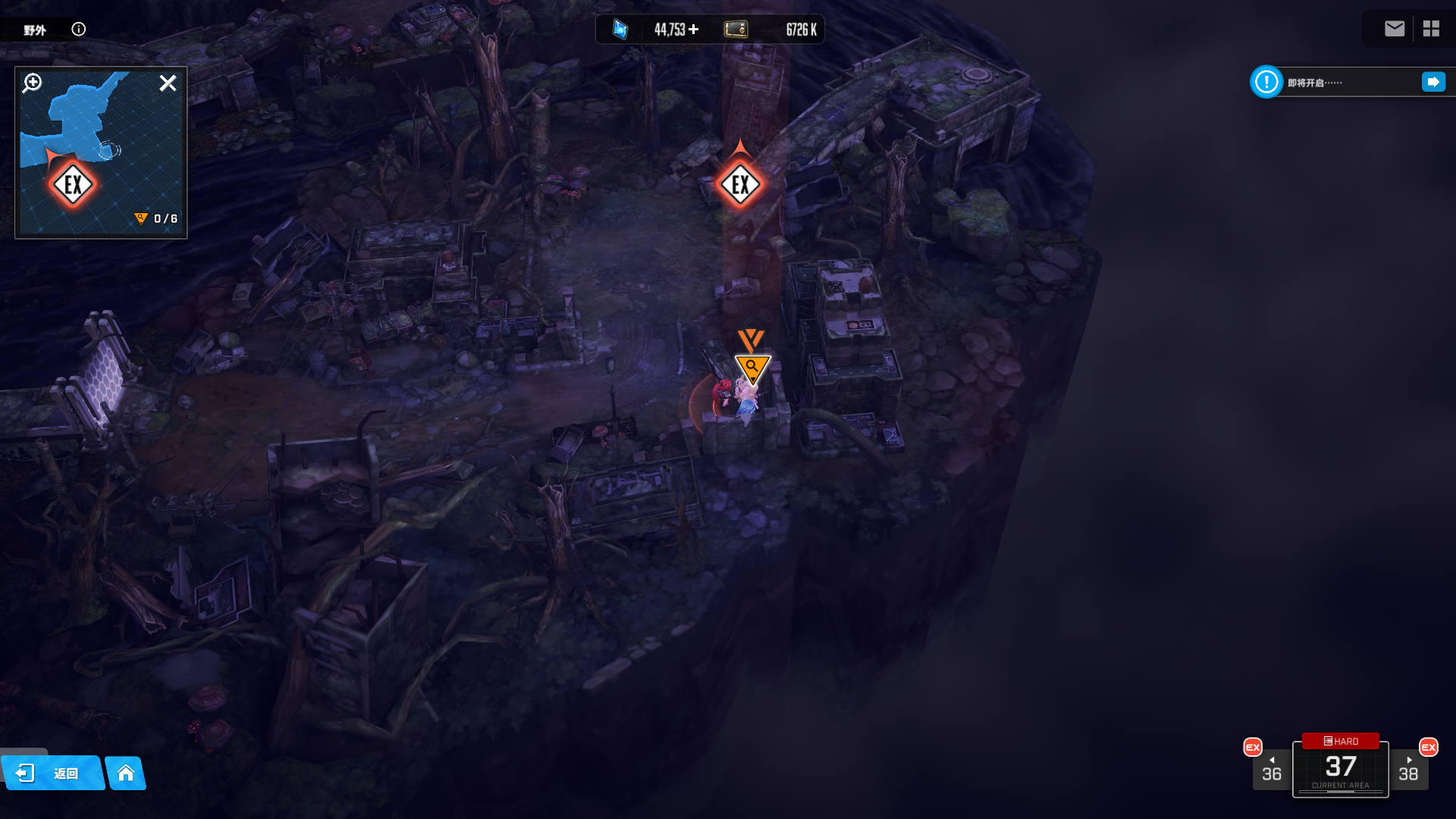Switch to previous area 36
This screenshot has width=1456, height=819.
(1271, 770)
